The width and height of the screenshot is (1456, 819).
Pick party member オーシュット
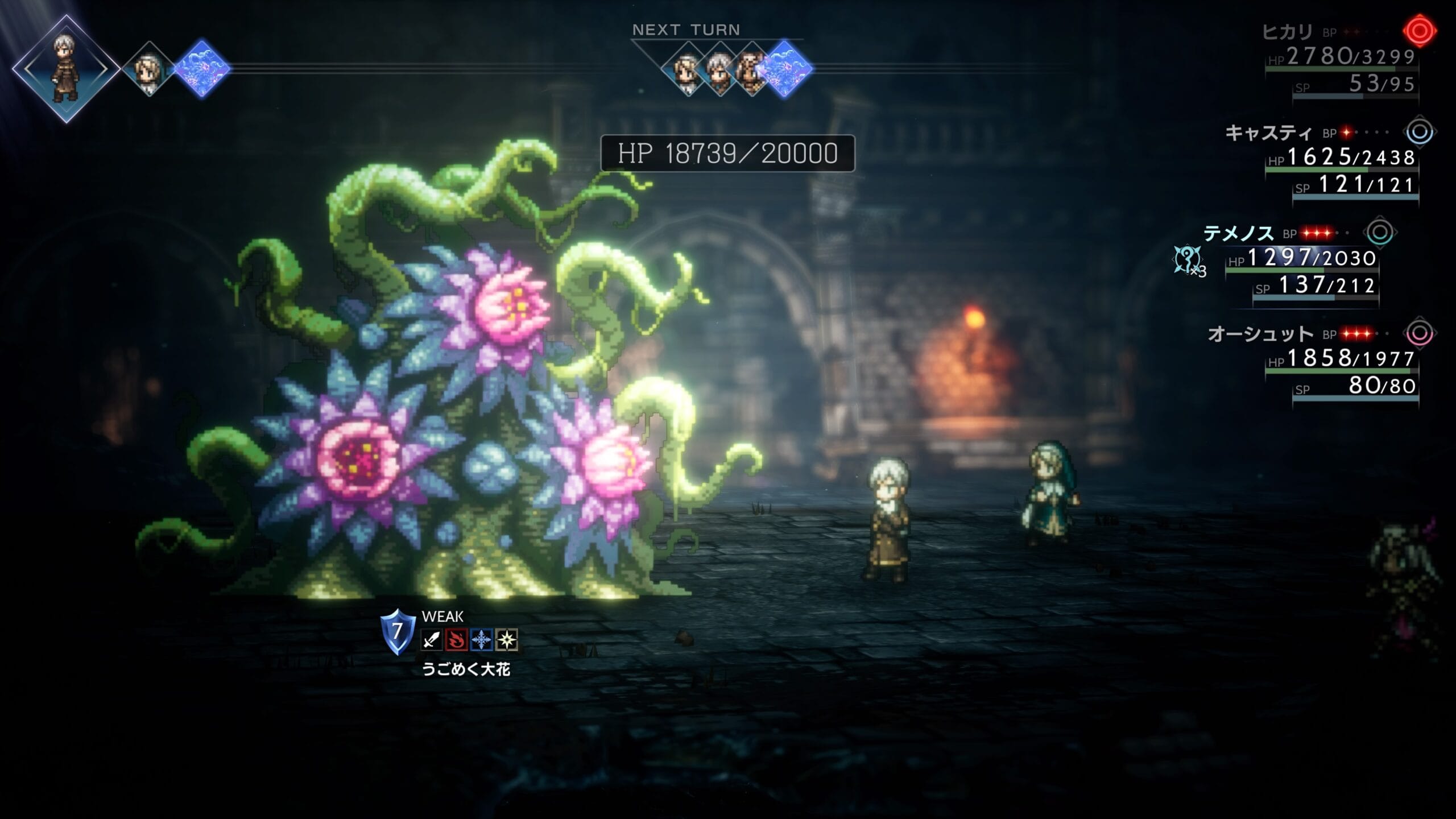click(x=1260, y=334)
